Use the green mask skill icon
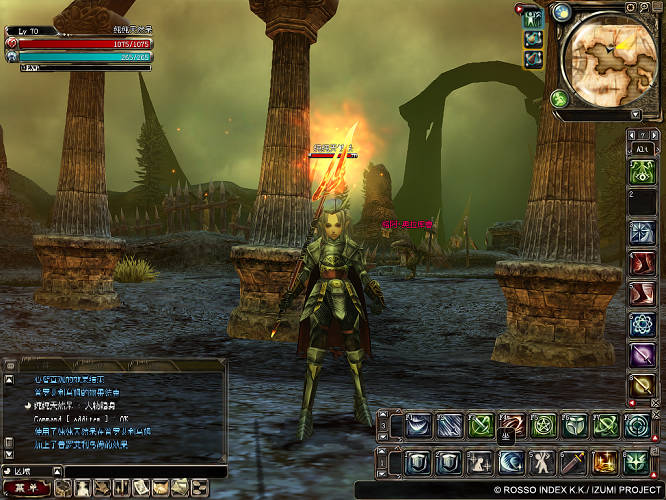 [x=574, y=425]
